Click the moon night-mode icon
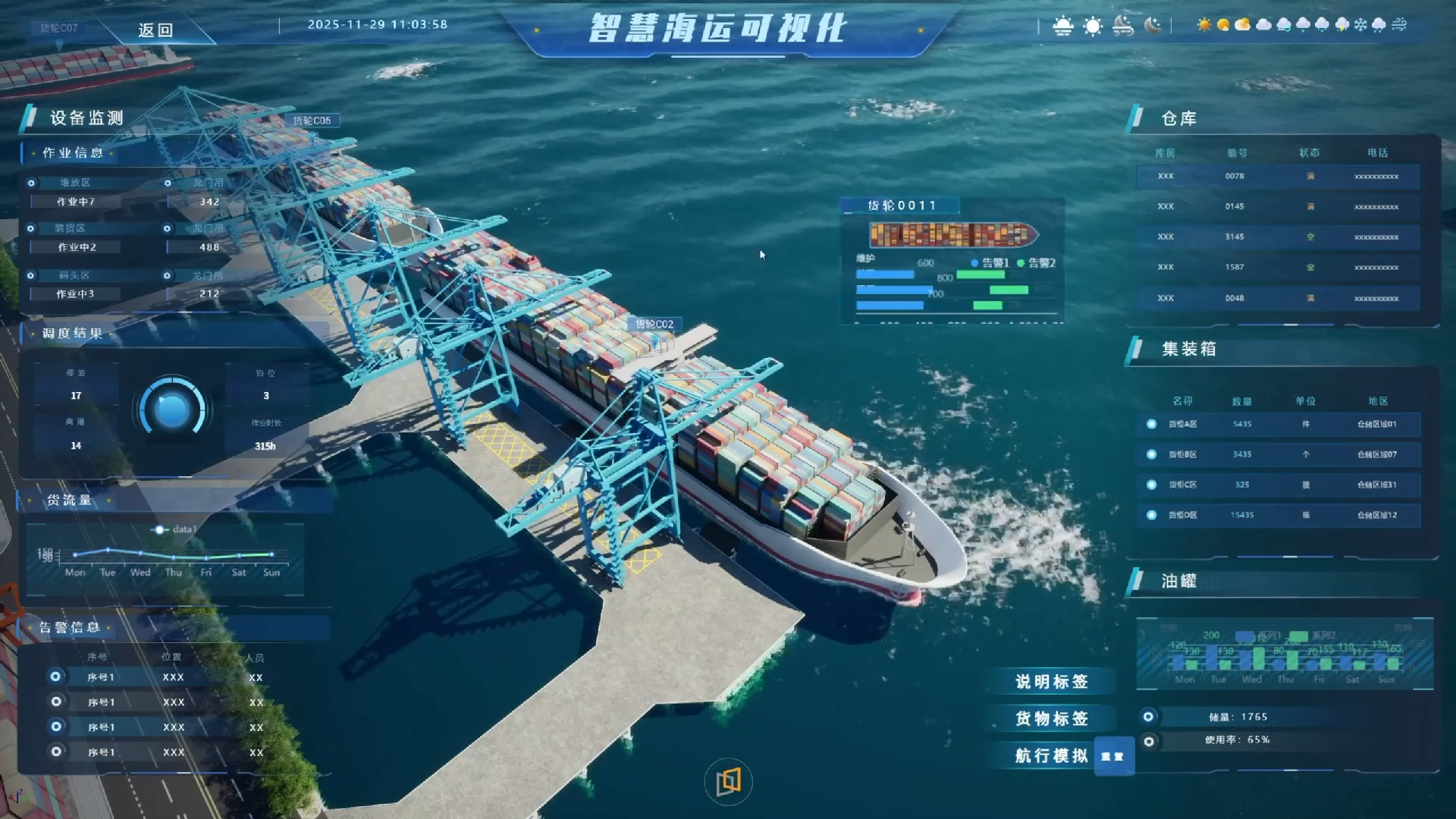 point(1153,25)
